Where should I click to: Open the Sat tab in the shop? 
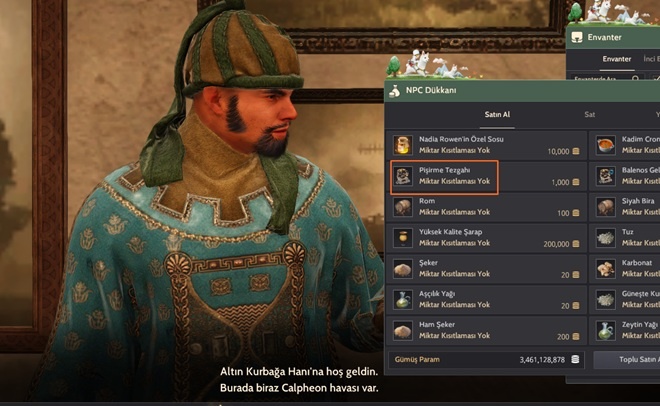[x=589, y=115]
